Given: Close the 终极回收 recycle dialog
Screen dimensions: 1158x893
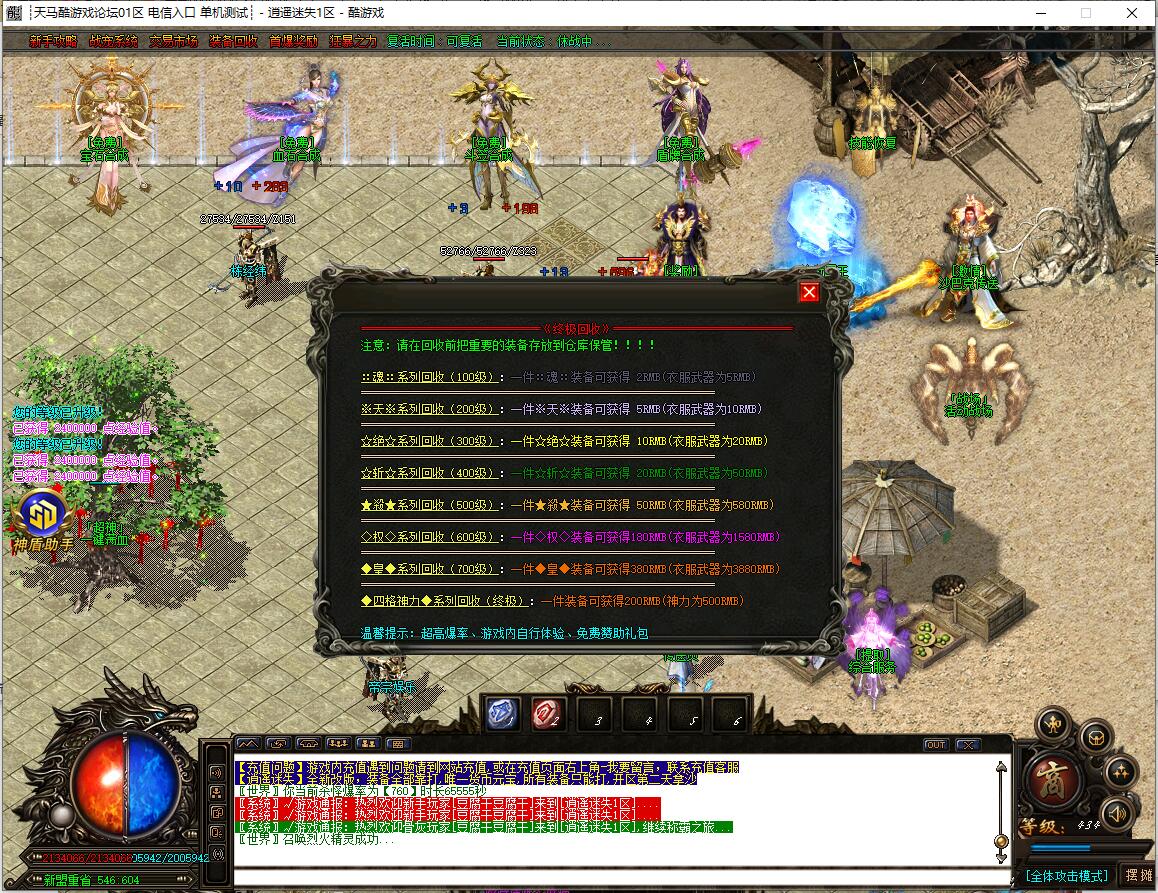Looking at the screenshot, I should pos(809,291).
